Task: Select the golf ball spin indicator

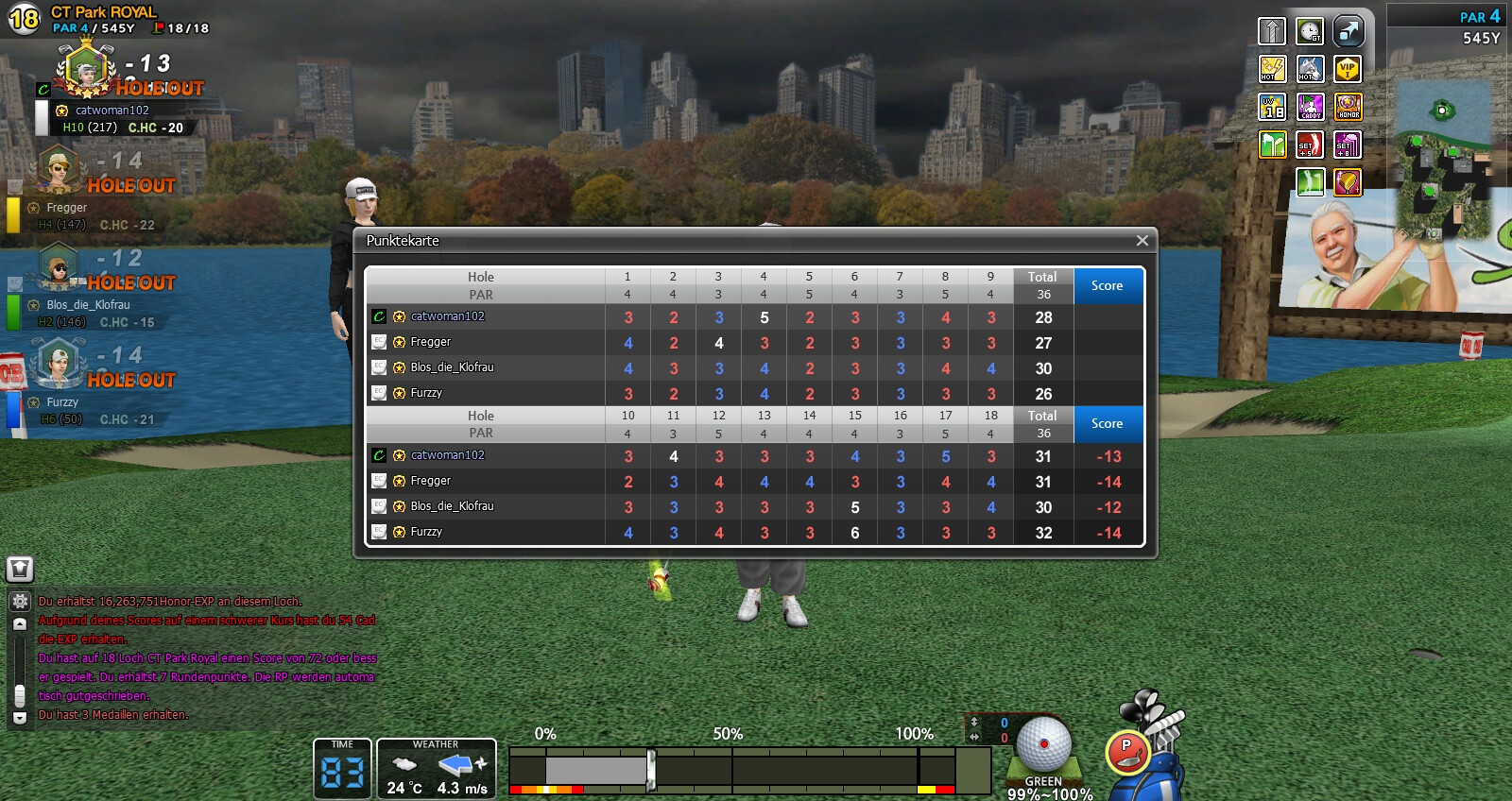Action: coord(1044,744)
